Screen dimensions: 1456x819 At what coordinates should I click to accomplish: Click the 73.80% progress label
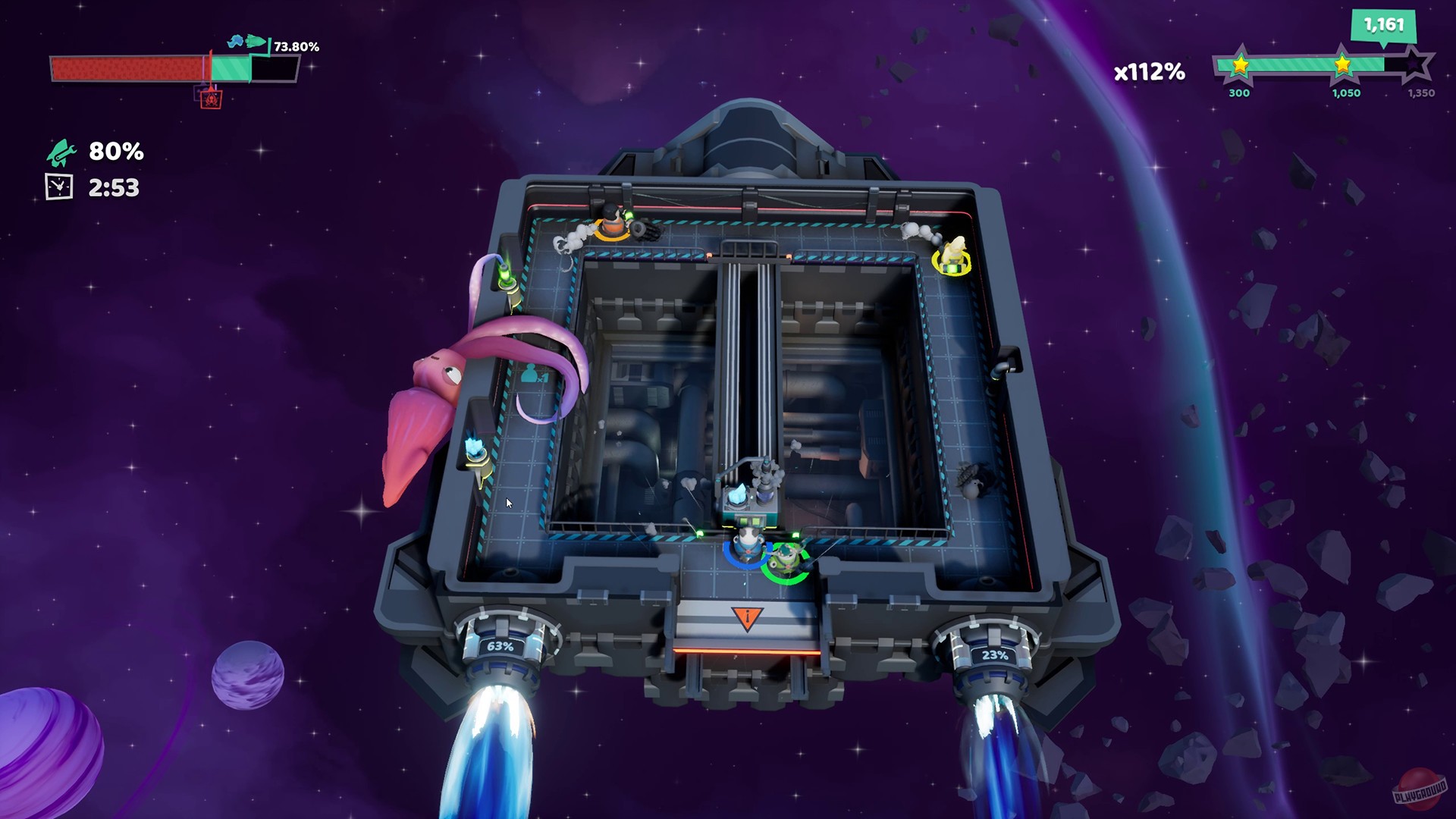295,46
